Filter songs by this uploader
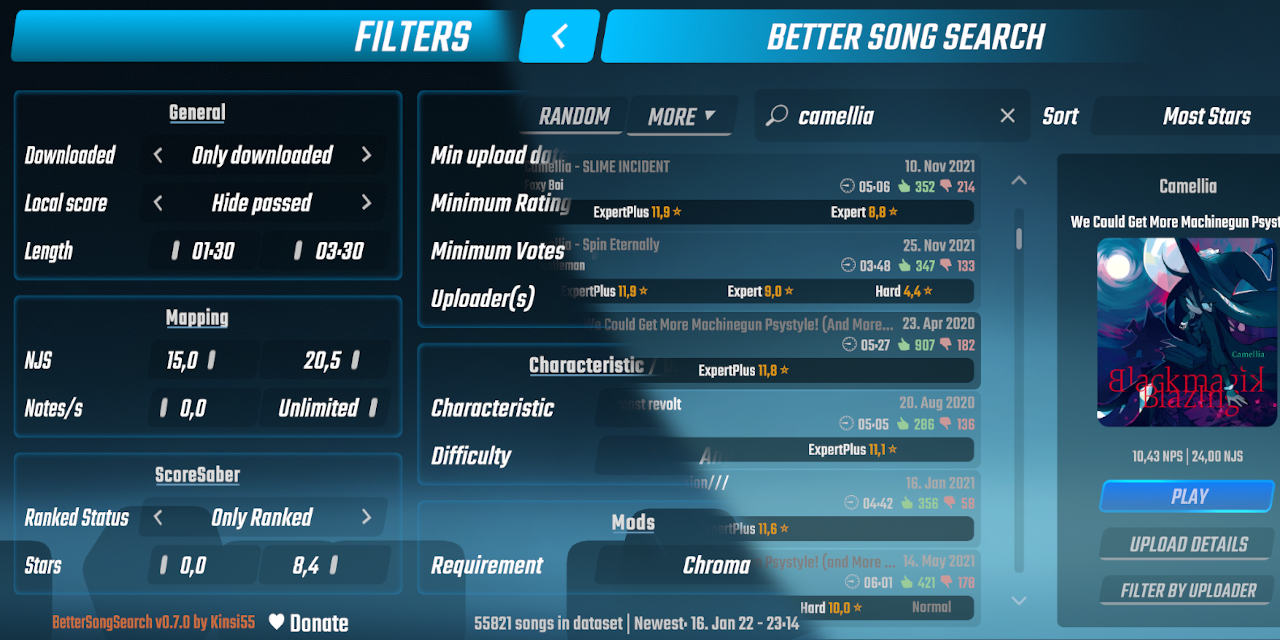This screenshot has height=640, width=1280. [x=1188, y=591]
